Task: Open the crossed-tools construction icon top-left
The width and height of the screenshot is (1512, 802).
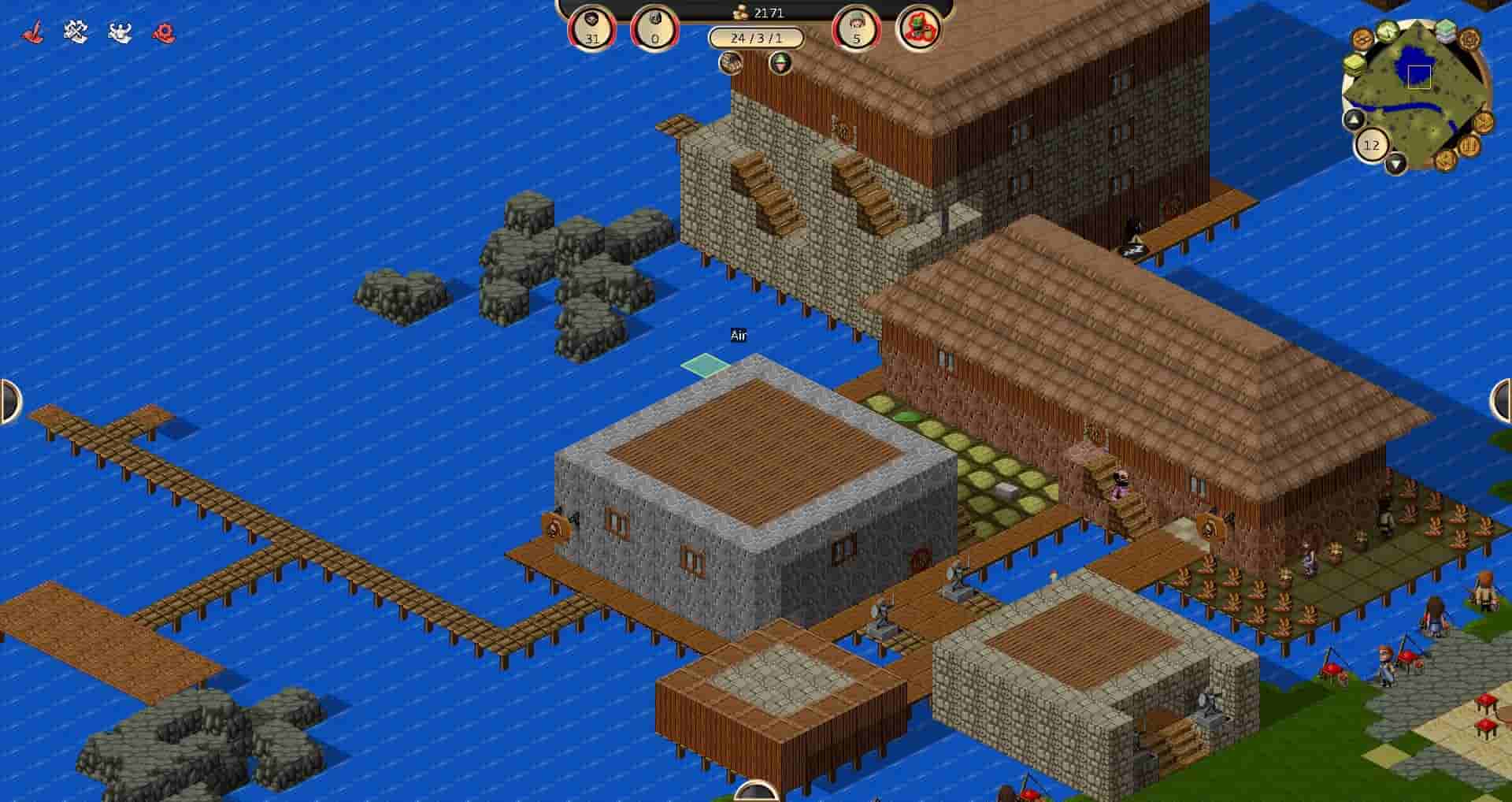Action: [75, 32]
